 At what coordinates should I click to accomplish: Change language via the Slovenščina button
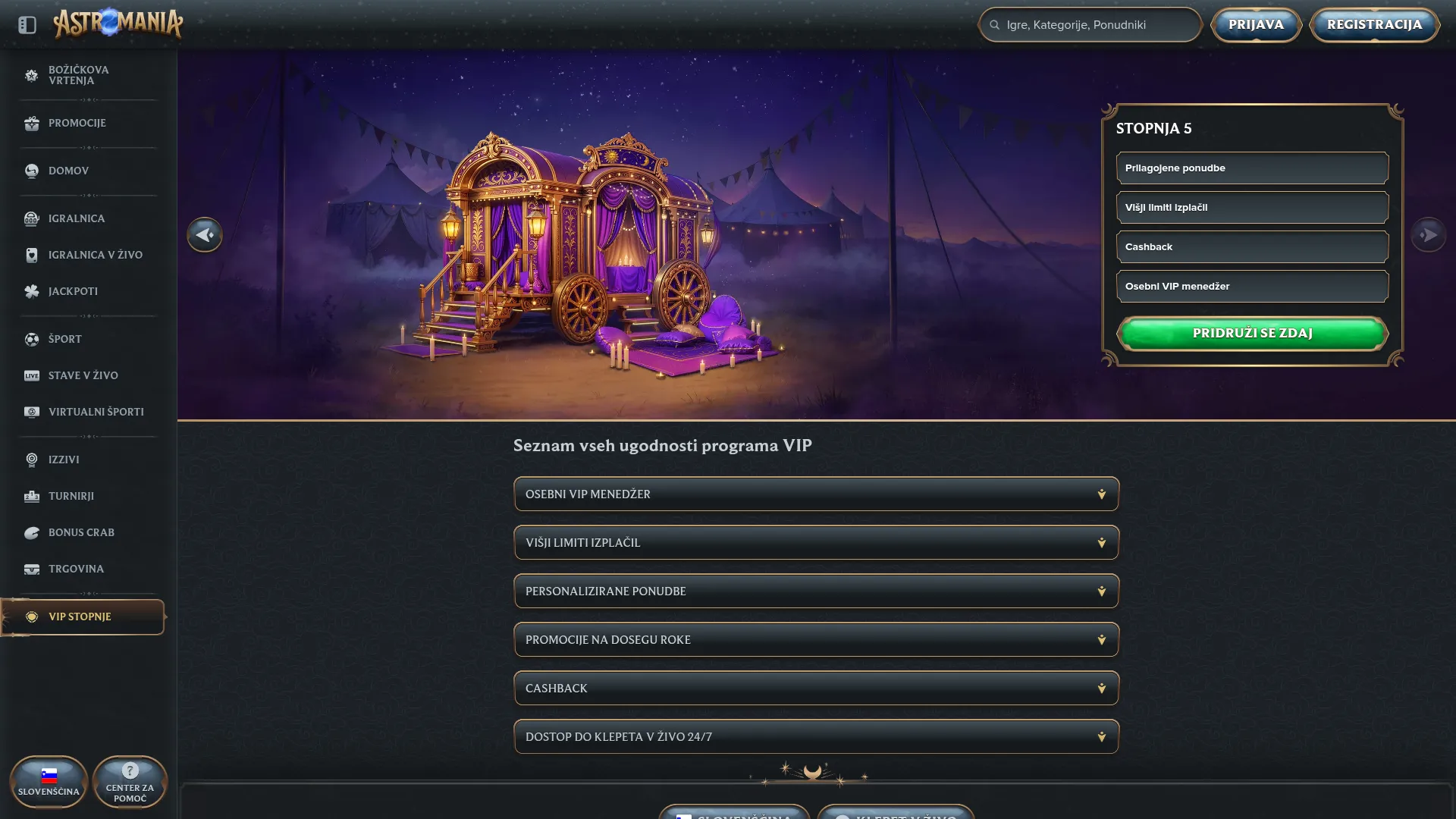pyautogui.click(x=49, y=782)
